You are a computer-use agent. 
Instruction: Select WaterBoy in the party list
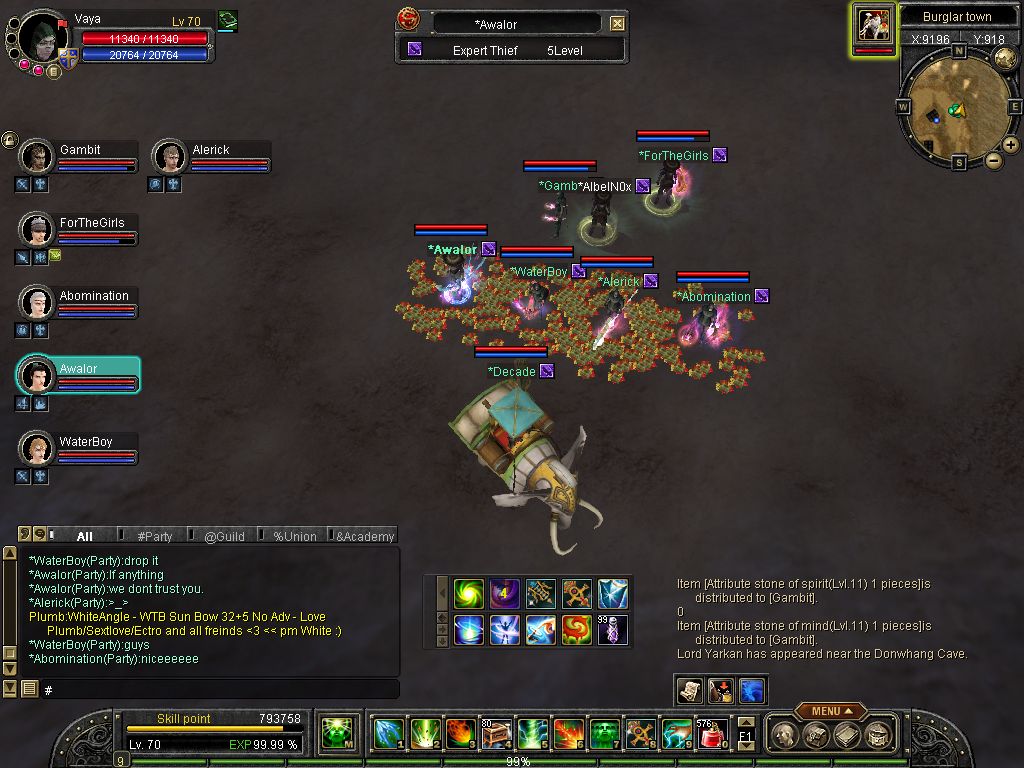[38, 449]
